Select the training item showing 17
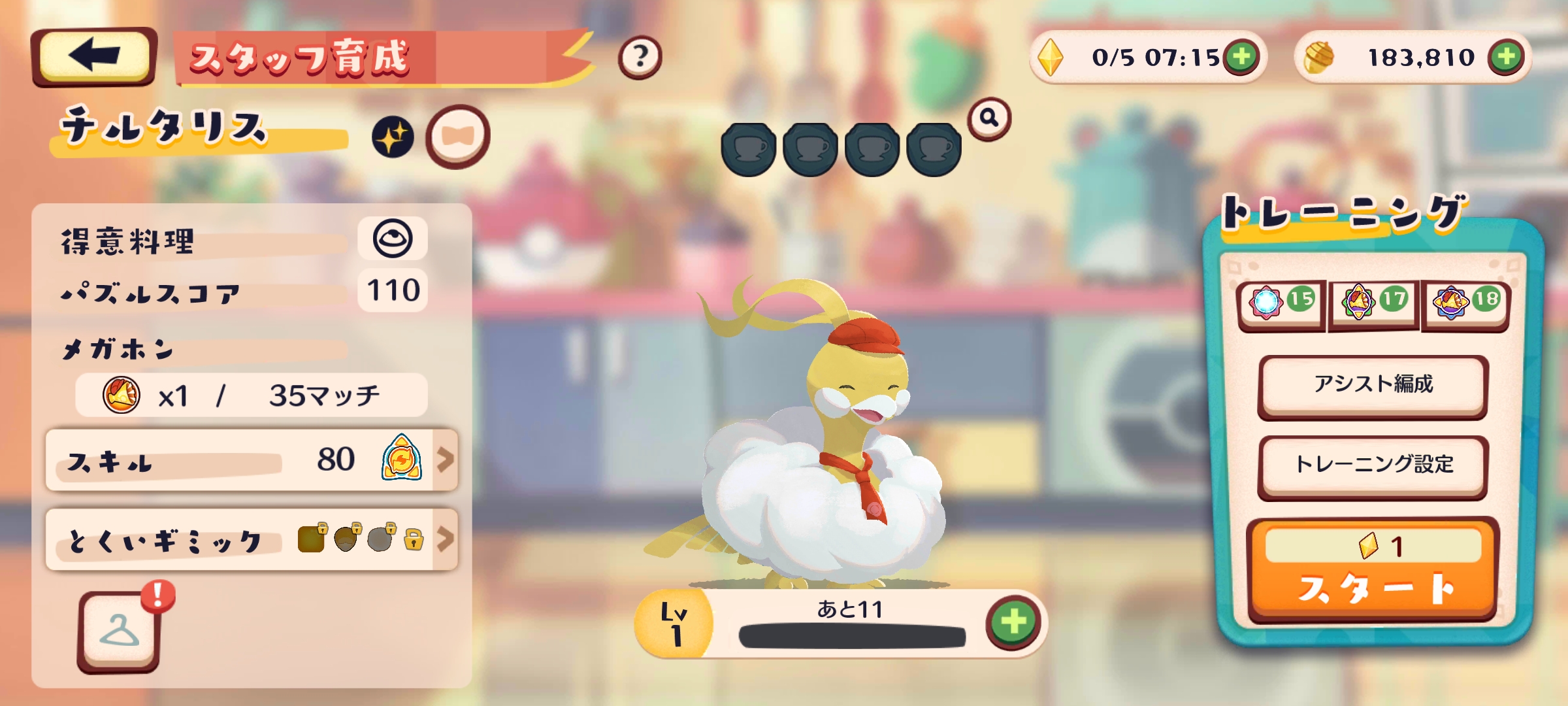The height and width of the screenshot is (706, 1568). [x=1374, y=303]
